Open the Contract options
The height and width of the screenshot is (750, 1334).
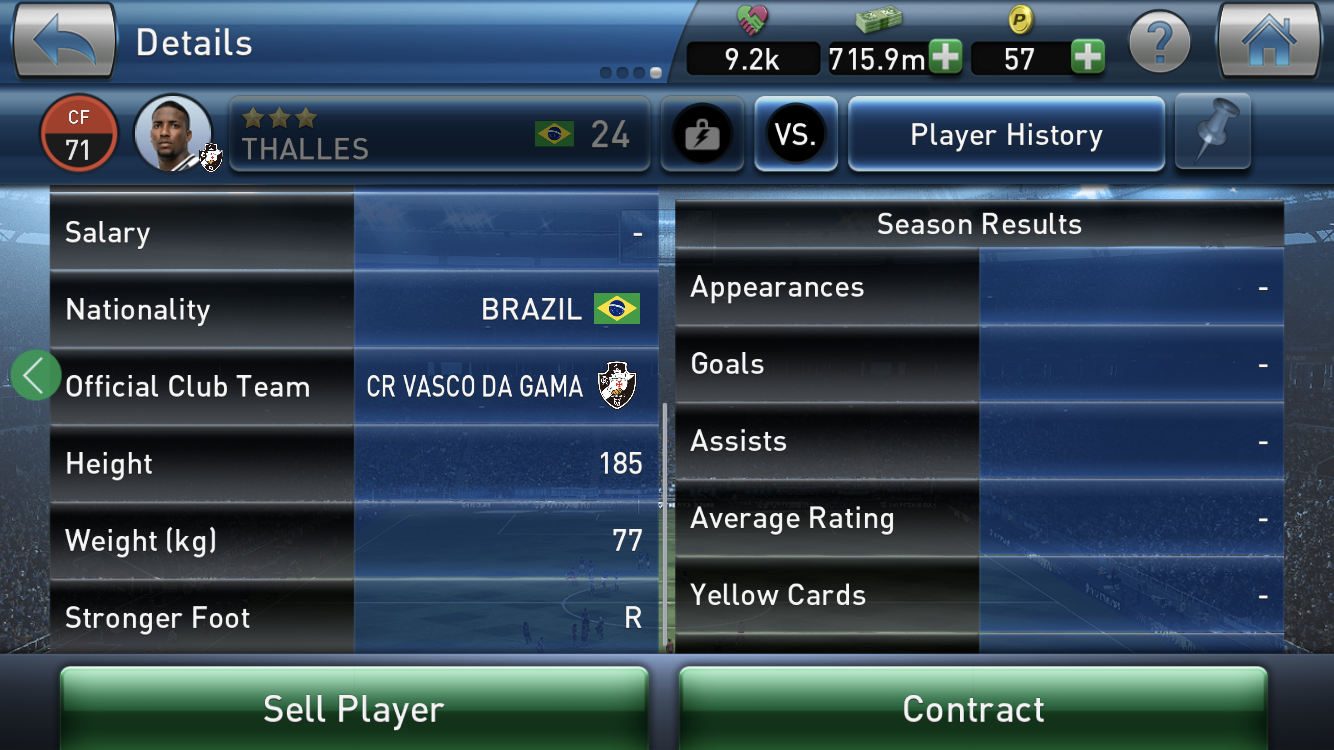pyautogui.click(x=973, y=709)
